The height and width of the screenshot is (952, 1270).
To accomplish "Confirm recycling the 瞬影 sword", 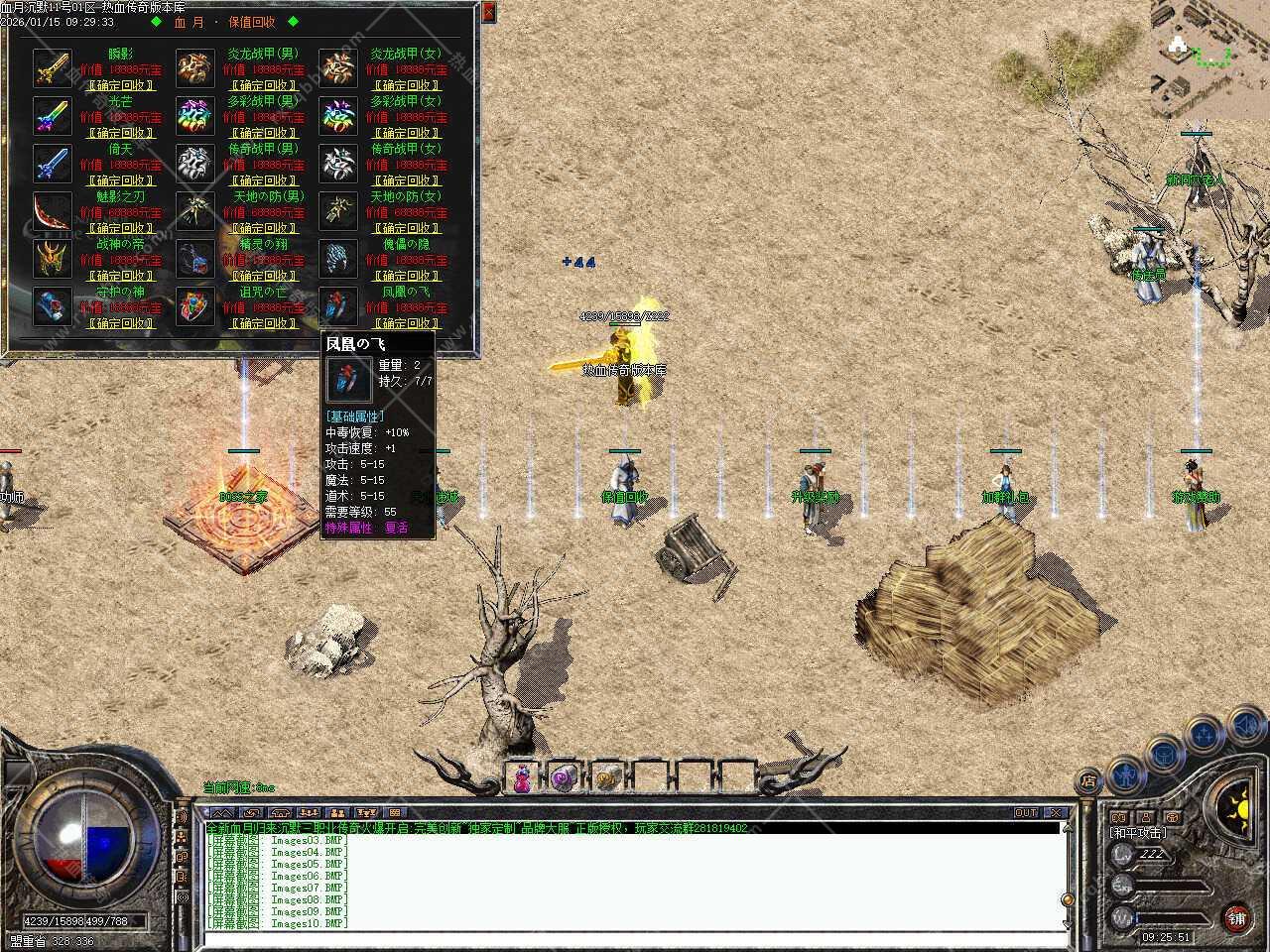I will 120,85.
